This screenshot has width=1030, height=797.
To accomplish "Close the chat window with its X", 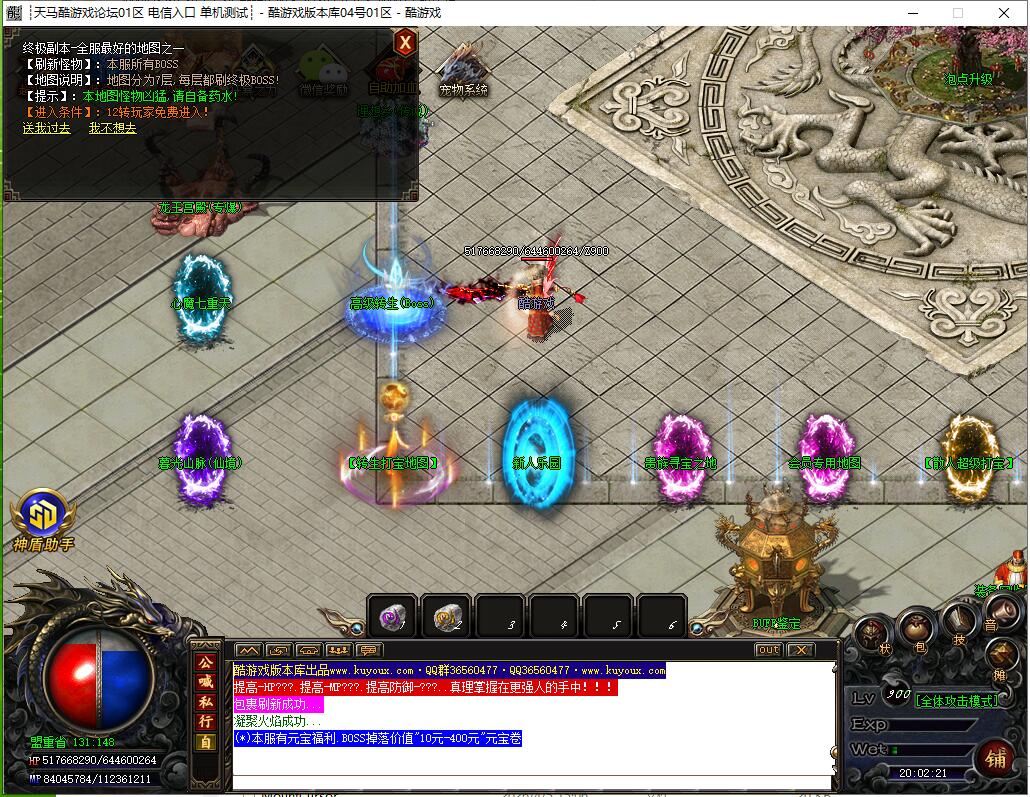I will [x=800, y=650].
